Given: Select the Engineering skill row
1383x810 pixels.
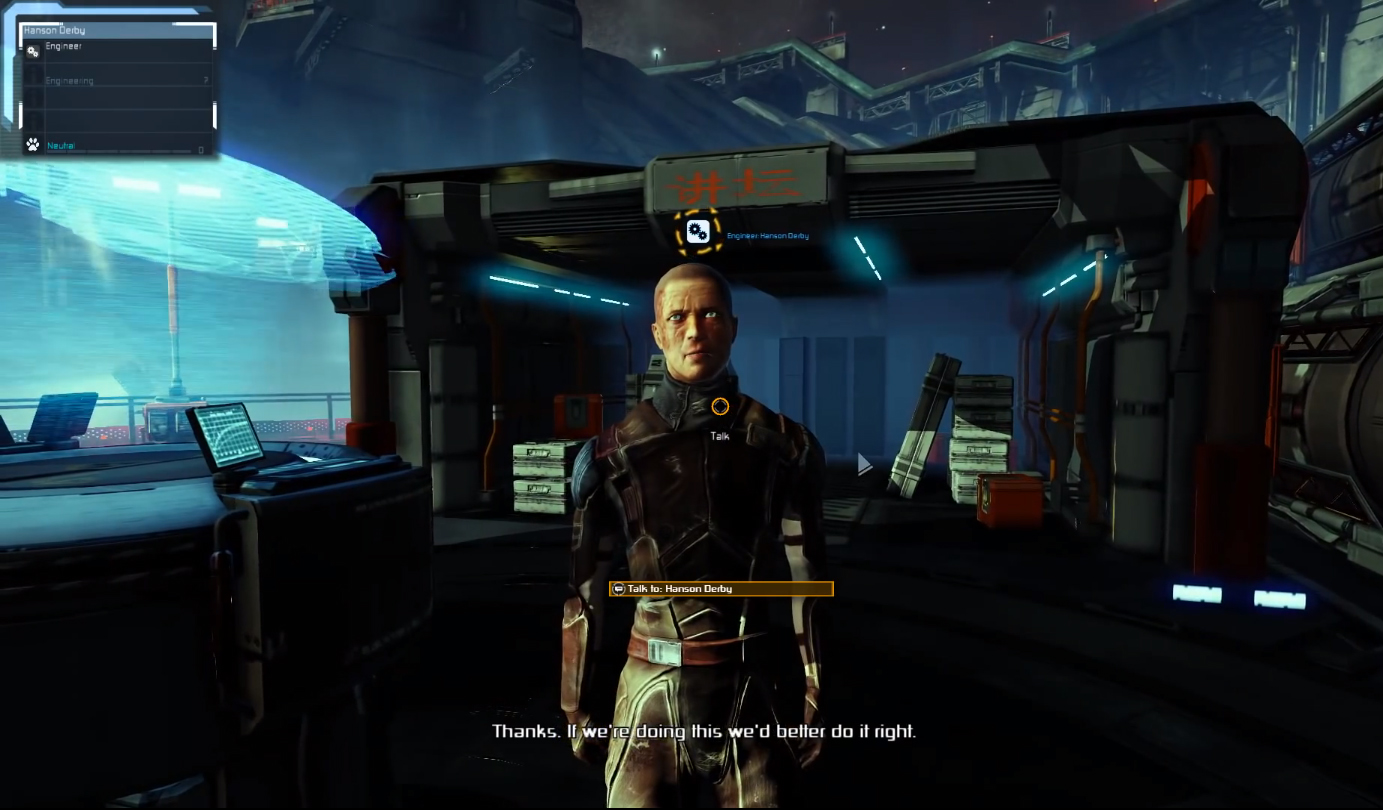Looking at the screenshot, I should 118,81.
